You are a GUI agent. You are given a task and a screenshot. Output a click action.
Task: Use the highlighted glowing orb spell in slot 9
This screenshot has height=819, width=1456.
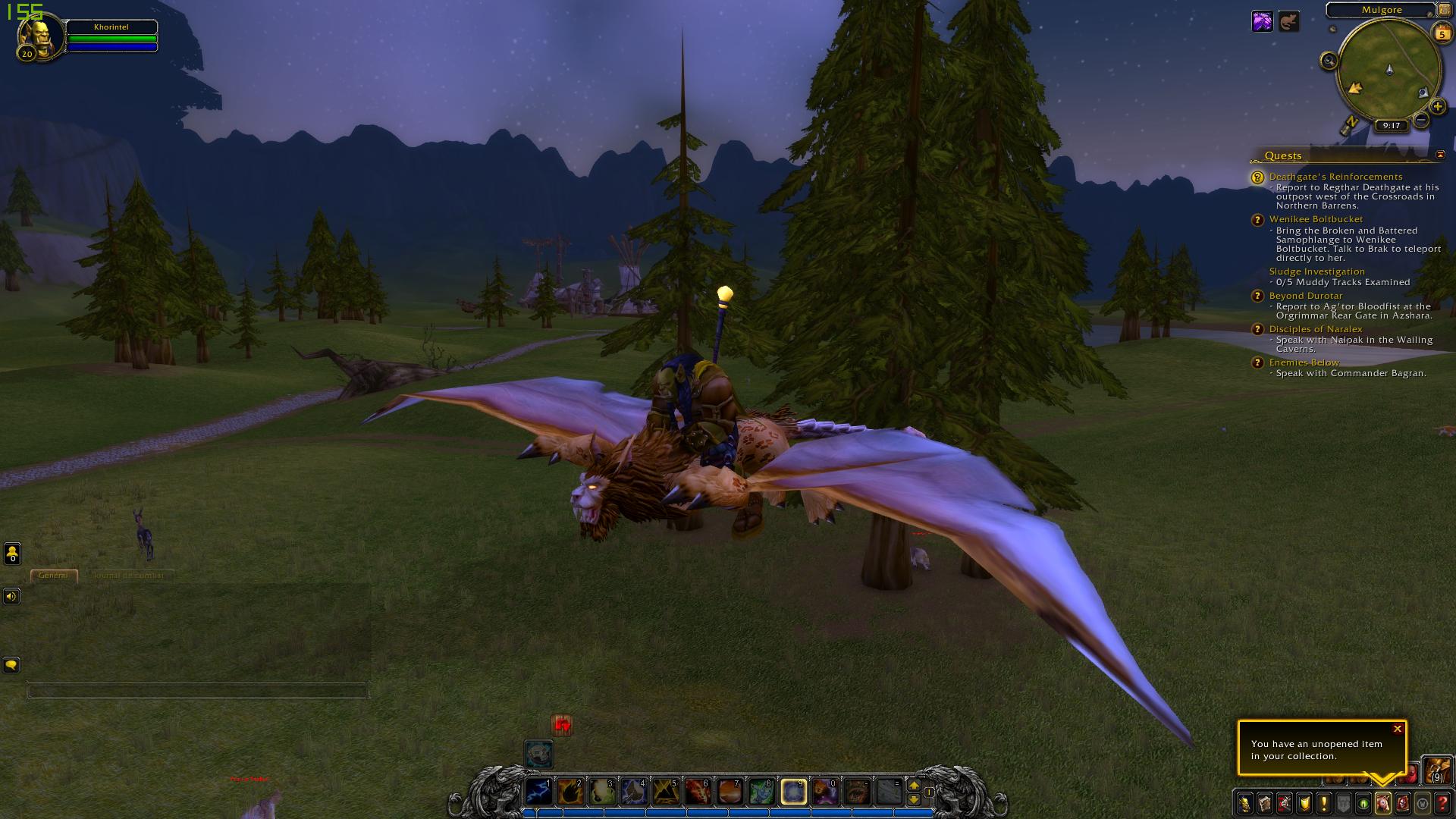click(x=793, y=792)
